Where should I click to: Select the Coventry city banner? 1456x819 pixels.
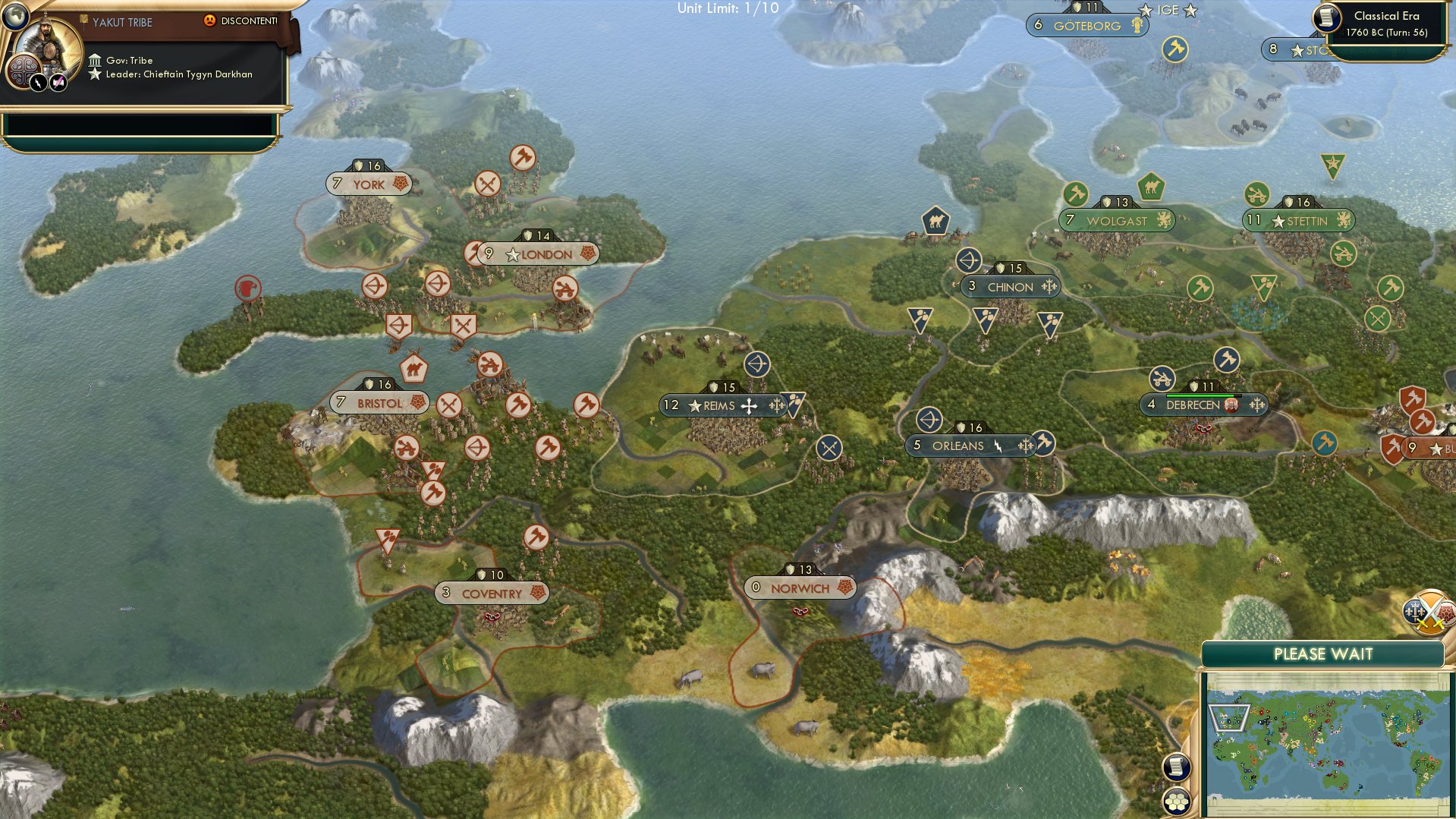pyautogui.click(x=492, y=593)
